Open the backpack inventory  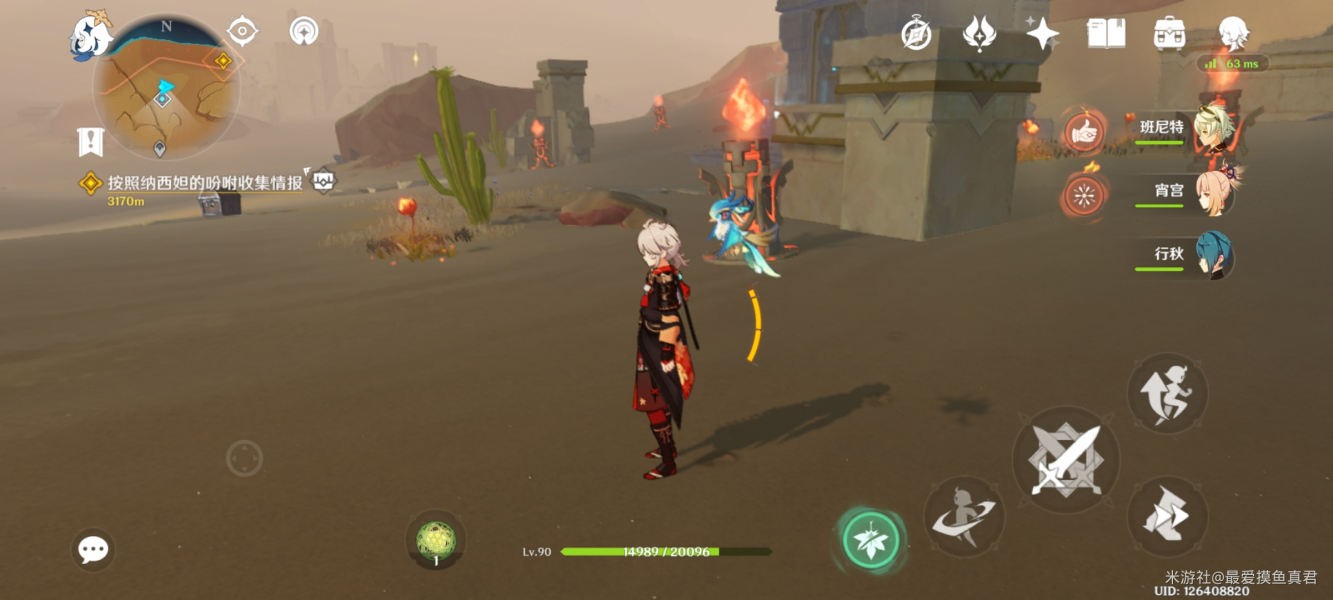pyautogui.click(x=1169, y=34)
